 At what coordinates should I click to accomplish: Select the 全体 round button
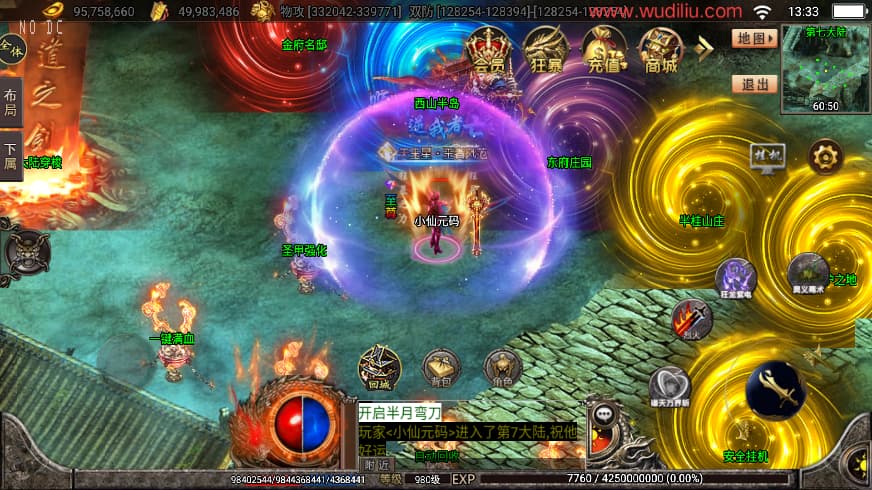click(11, 48)
